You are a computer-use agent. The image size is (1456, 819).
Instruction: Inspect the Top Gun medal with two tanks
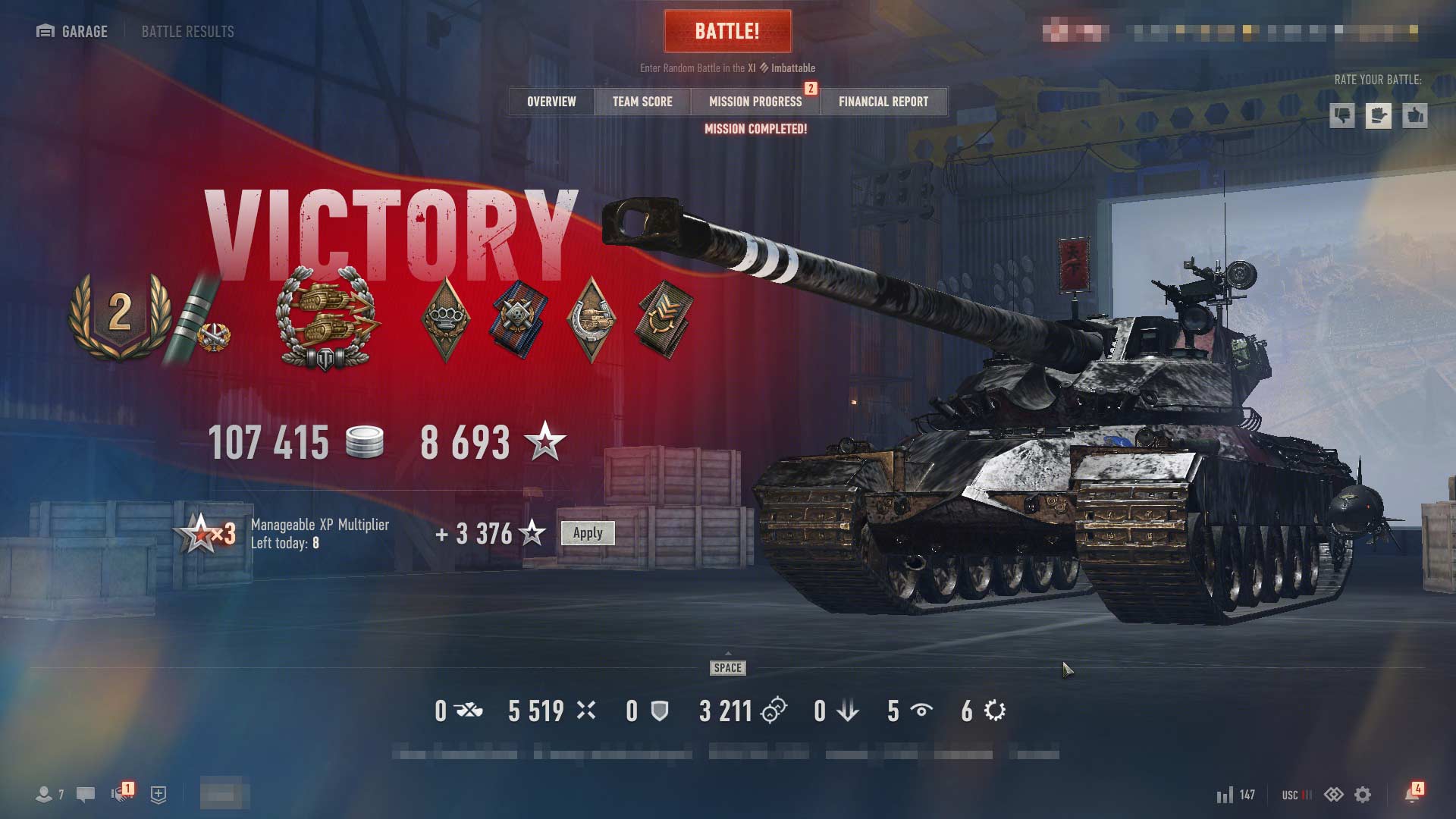pos(326,318)
